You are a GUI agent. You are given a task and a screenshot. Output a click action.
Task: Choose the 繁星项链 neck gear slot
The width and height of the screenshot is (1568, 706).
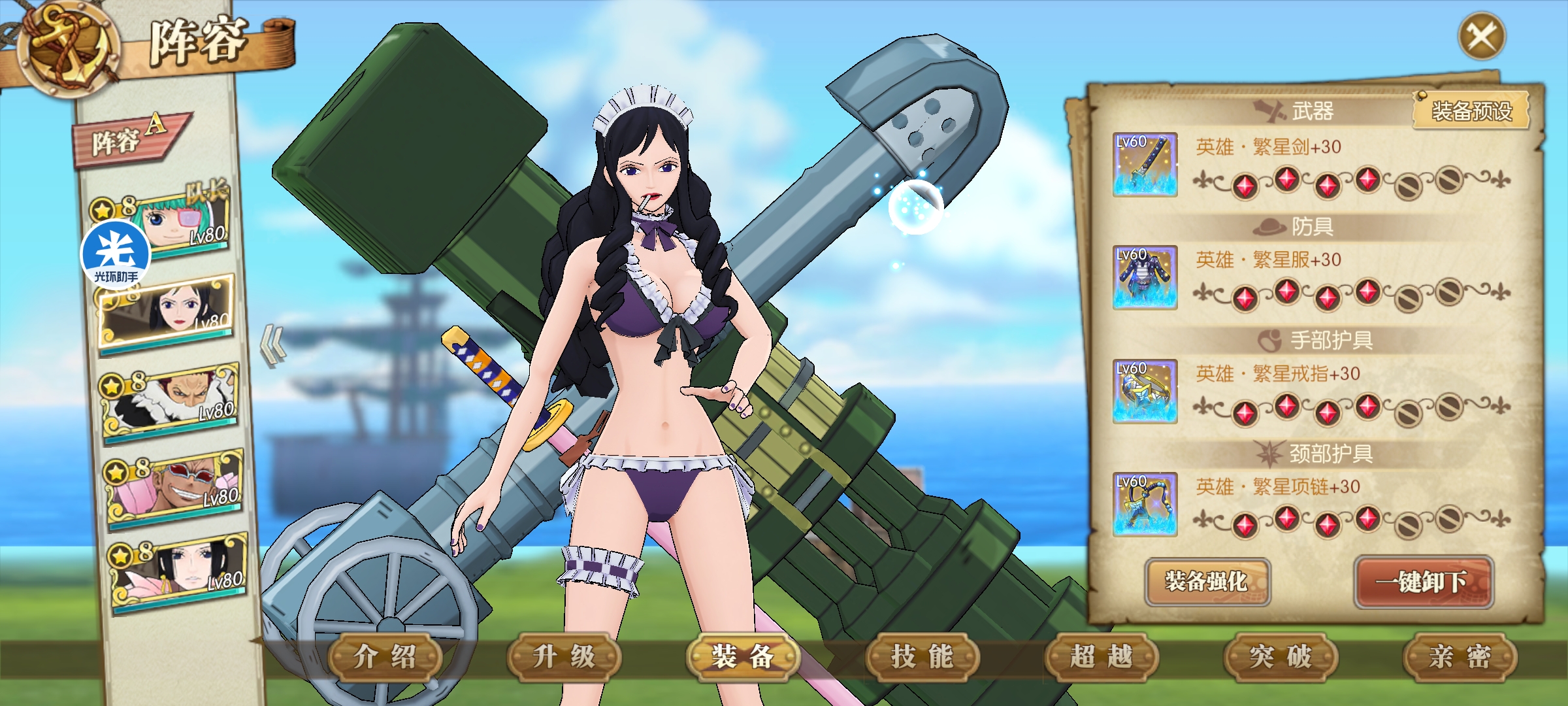1145,504
